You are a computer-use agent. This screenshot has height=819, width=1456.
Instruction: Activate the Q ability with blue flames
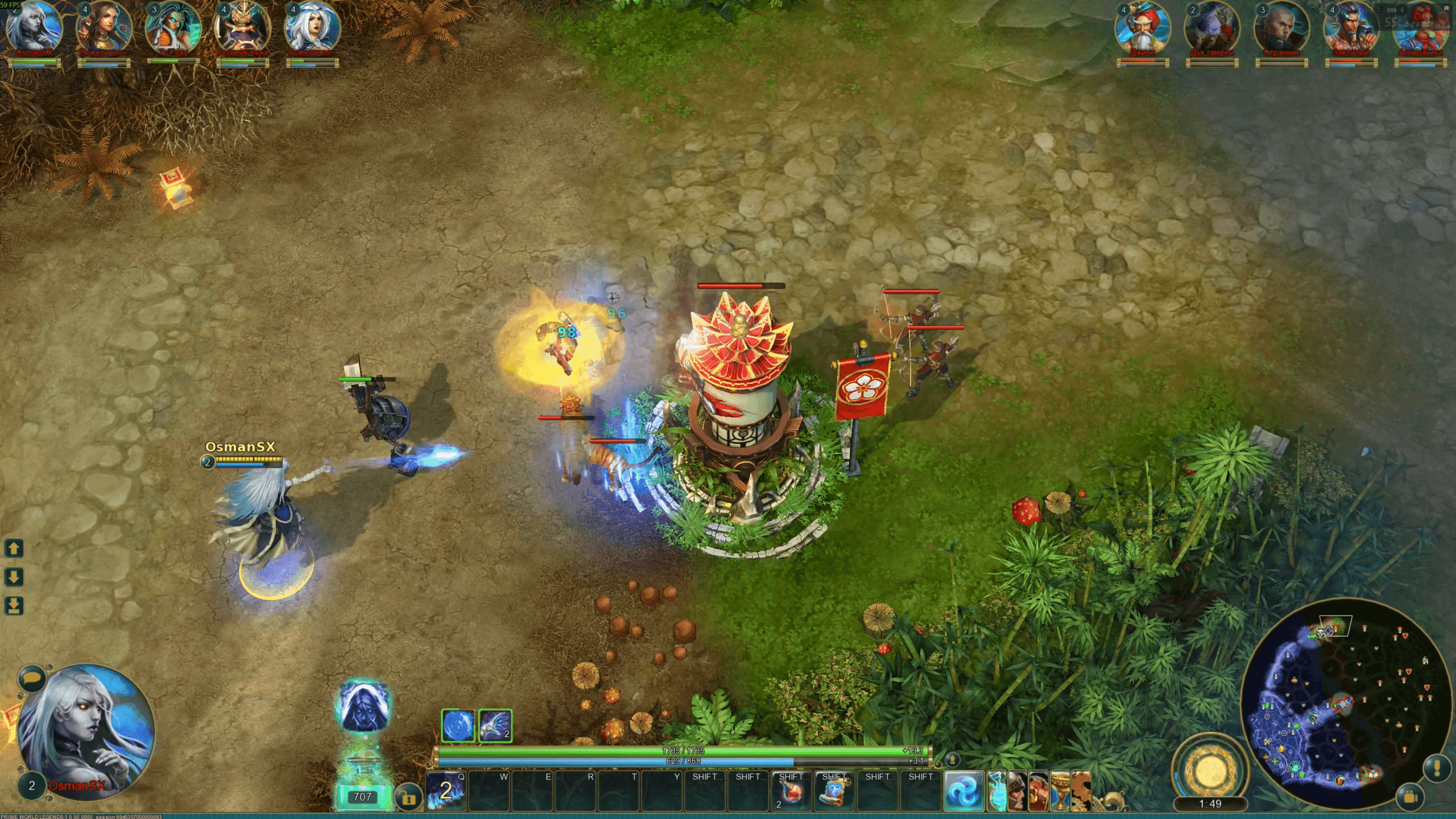[445, 790]
